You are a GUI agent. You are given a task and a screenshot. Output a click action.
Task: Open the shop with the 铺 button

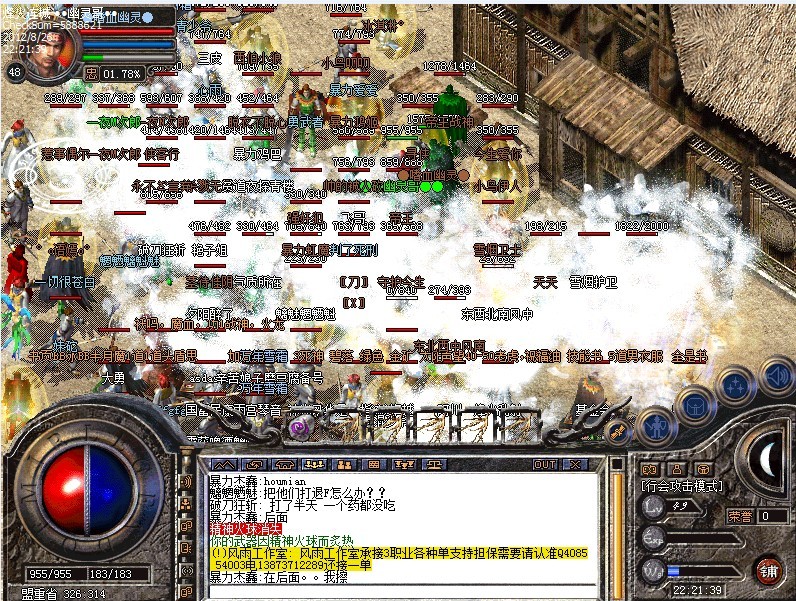pyautogui.click(x=768, y=571)
